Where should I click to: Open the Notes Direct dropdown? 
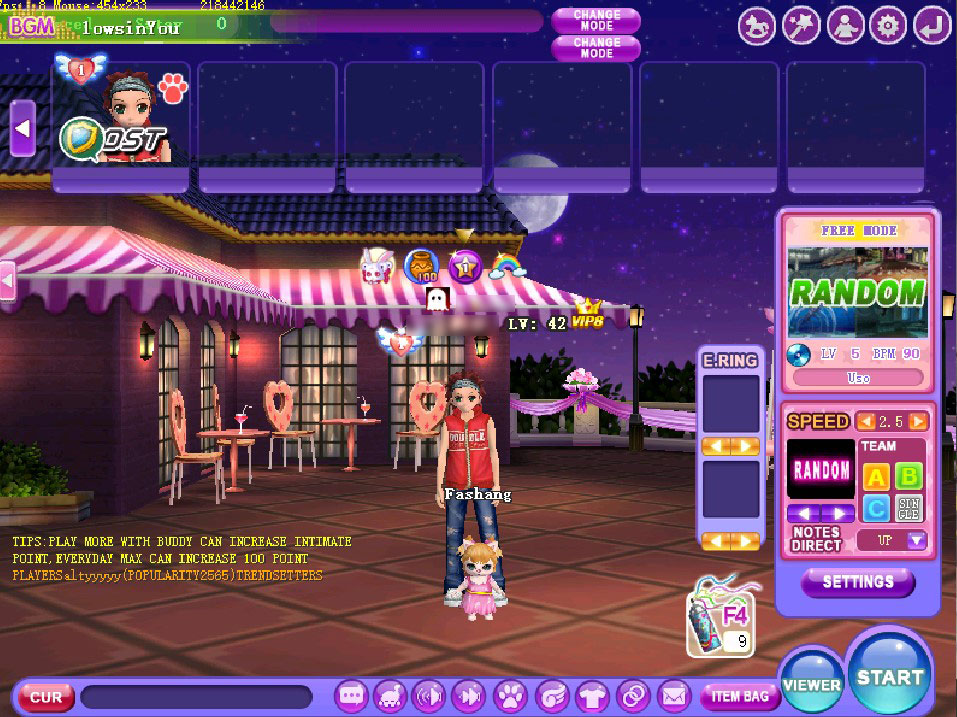[916, 540]
